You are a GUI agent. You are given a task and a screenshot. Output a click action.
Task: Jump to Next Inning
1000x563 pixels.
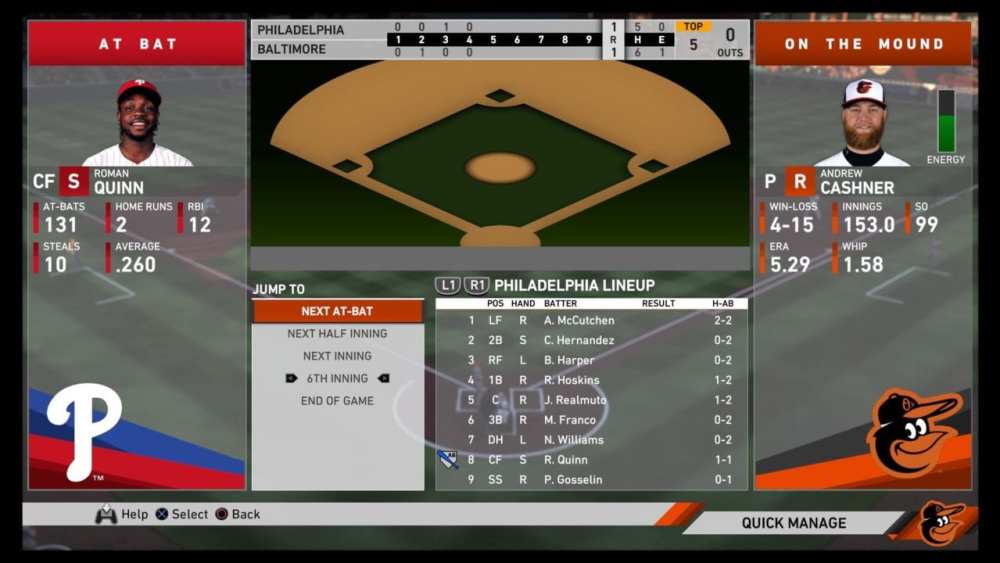(x=337, y=356)
